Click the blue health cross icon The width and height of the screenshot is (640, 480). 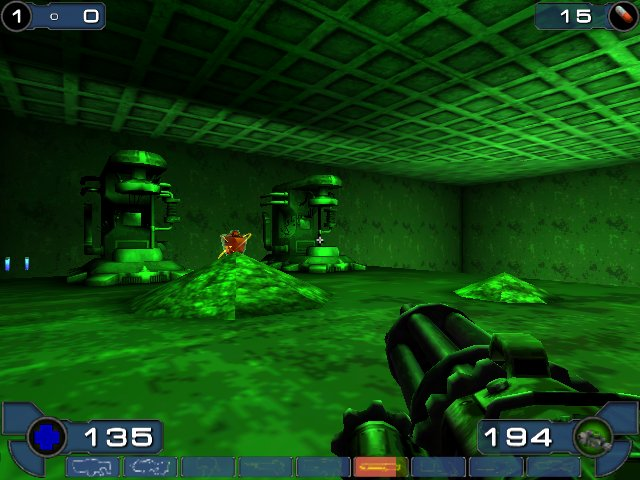coord(47,437)
